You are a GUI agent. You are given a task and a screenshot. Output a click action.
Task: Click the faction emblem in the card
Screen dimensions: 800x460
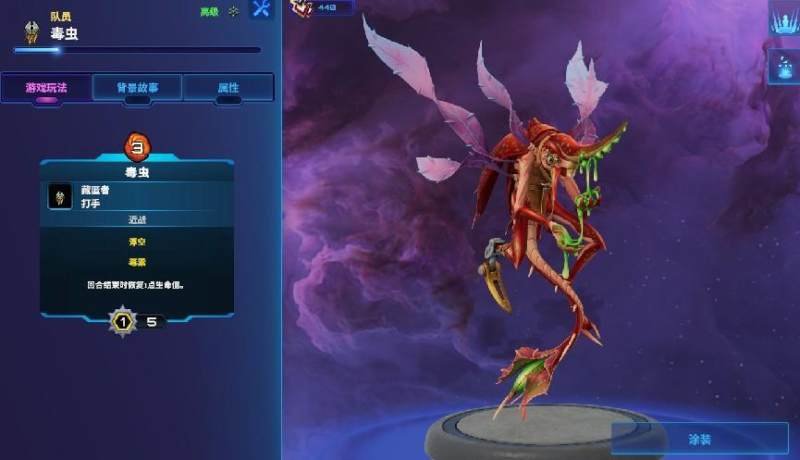60,196
